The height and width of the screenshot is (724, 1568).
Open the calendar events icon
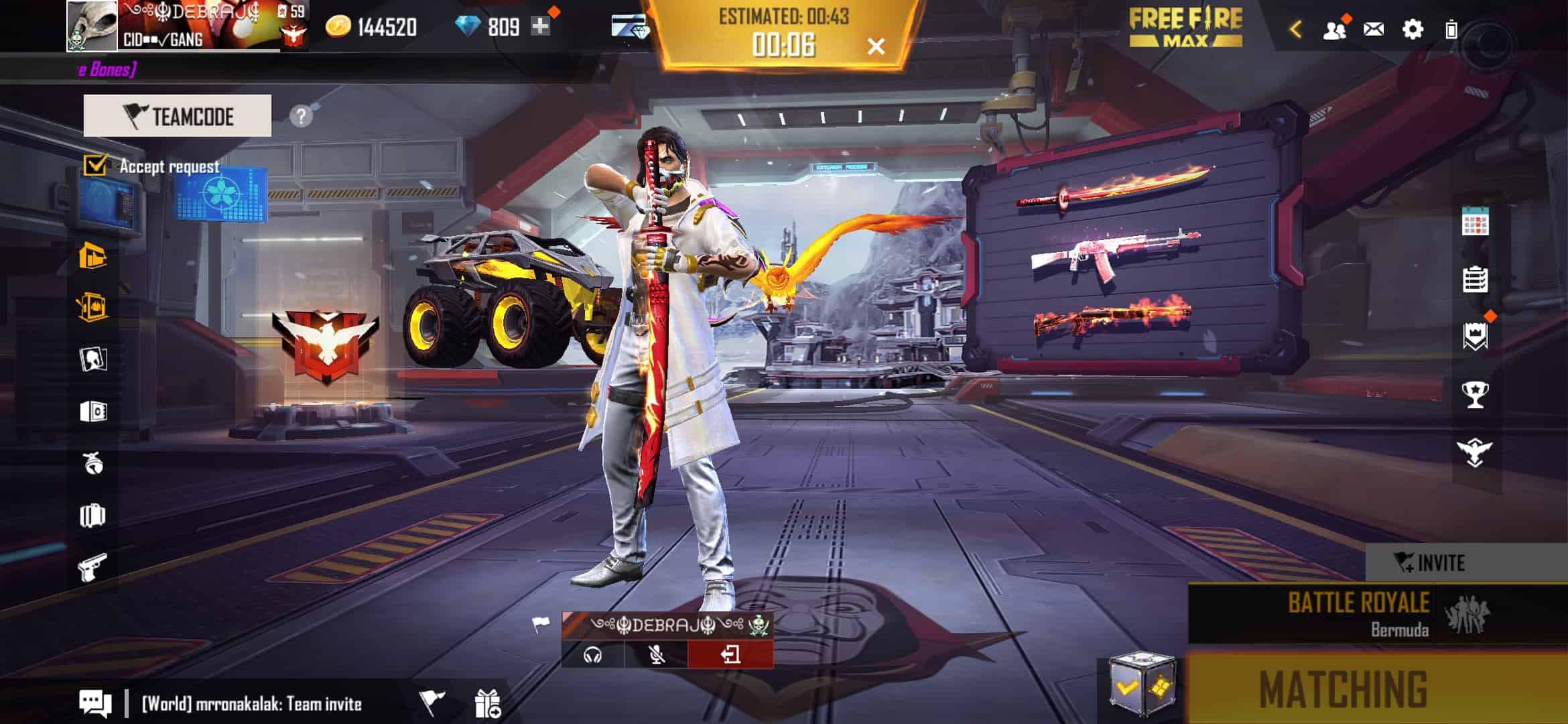1475,221
